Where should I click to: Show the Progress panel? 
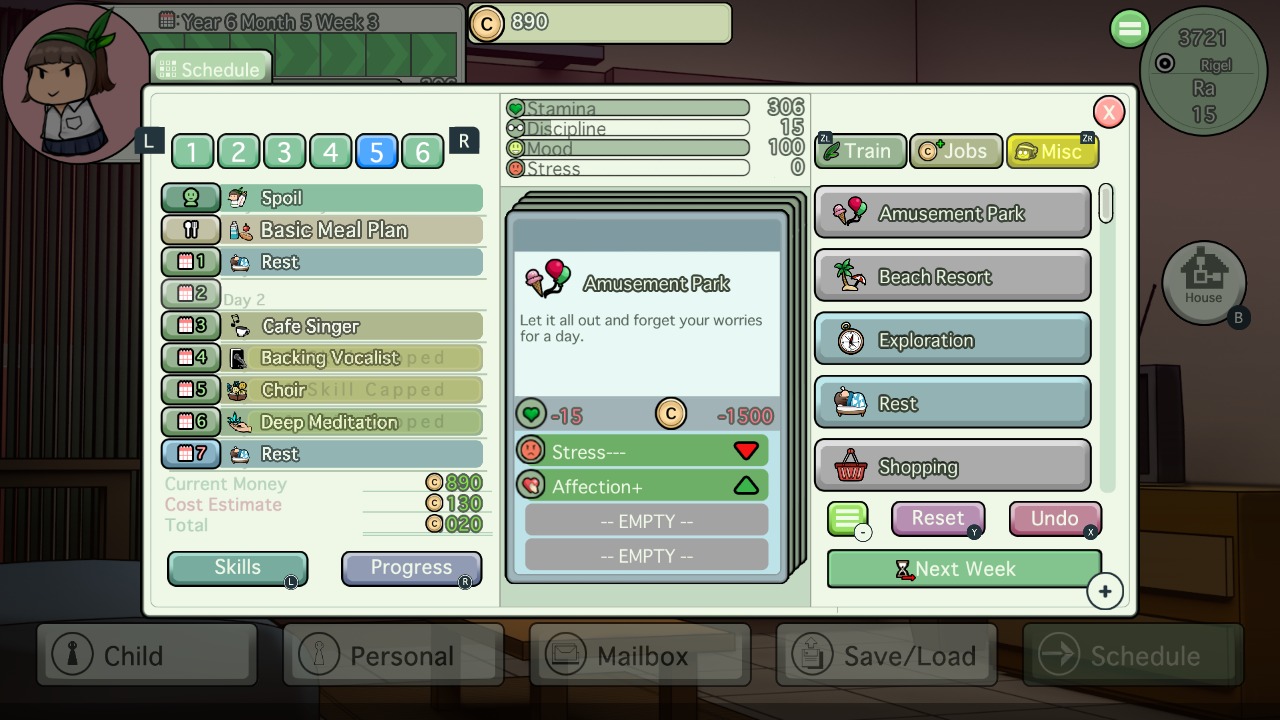pyautogui.click(x=411, y=568)
